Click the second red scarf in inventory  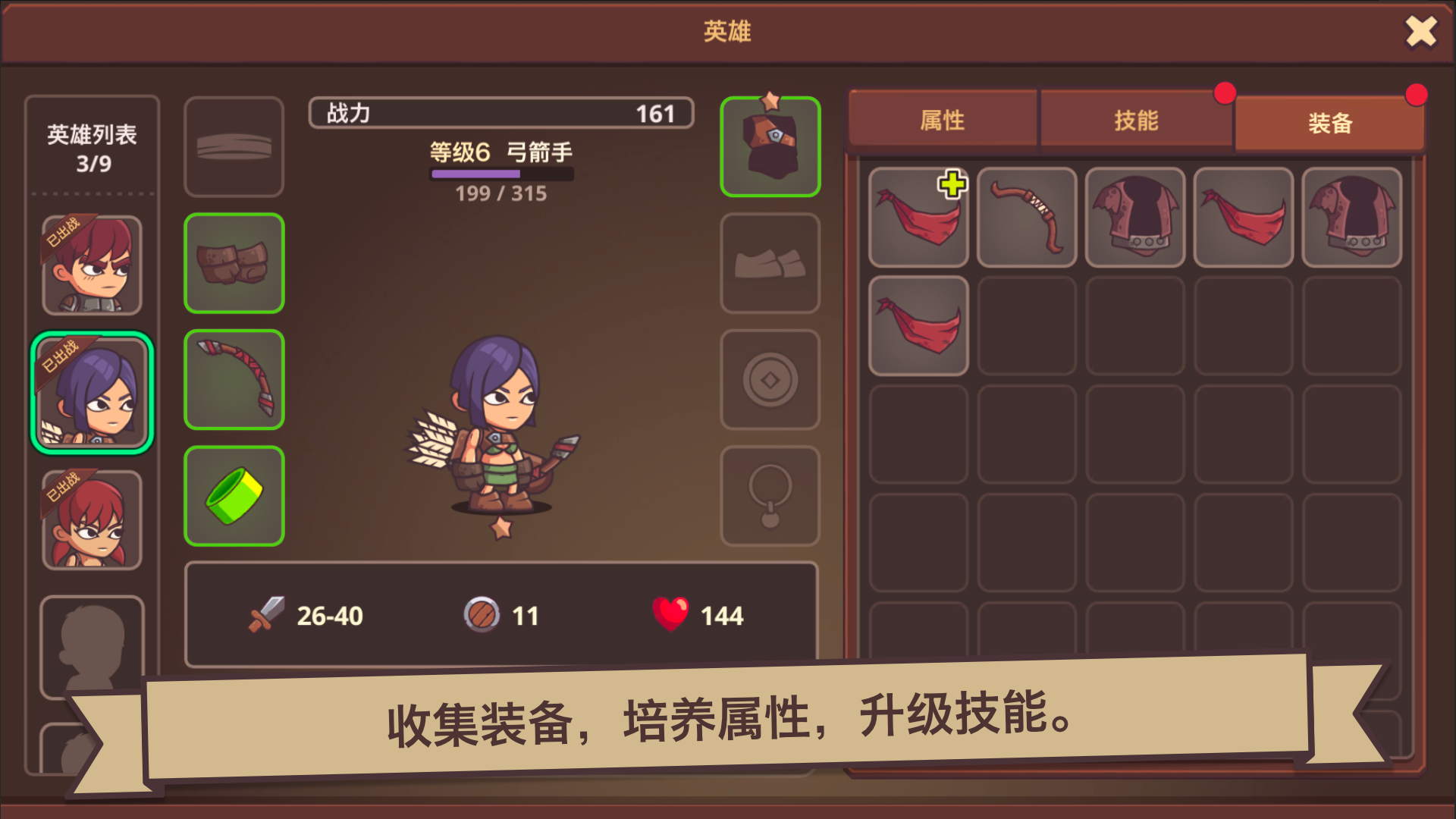(x=918, y=327)
